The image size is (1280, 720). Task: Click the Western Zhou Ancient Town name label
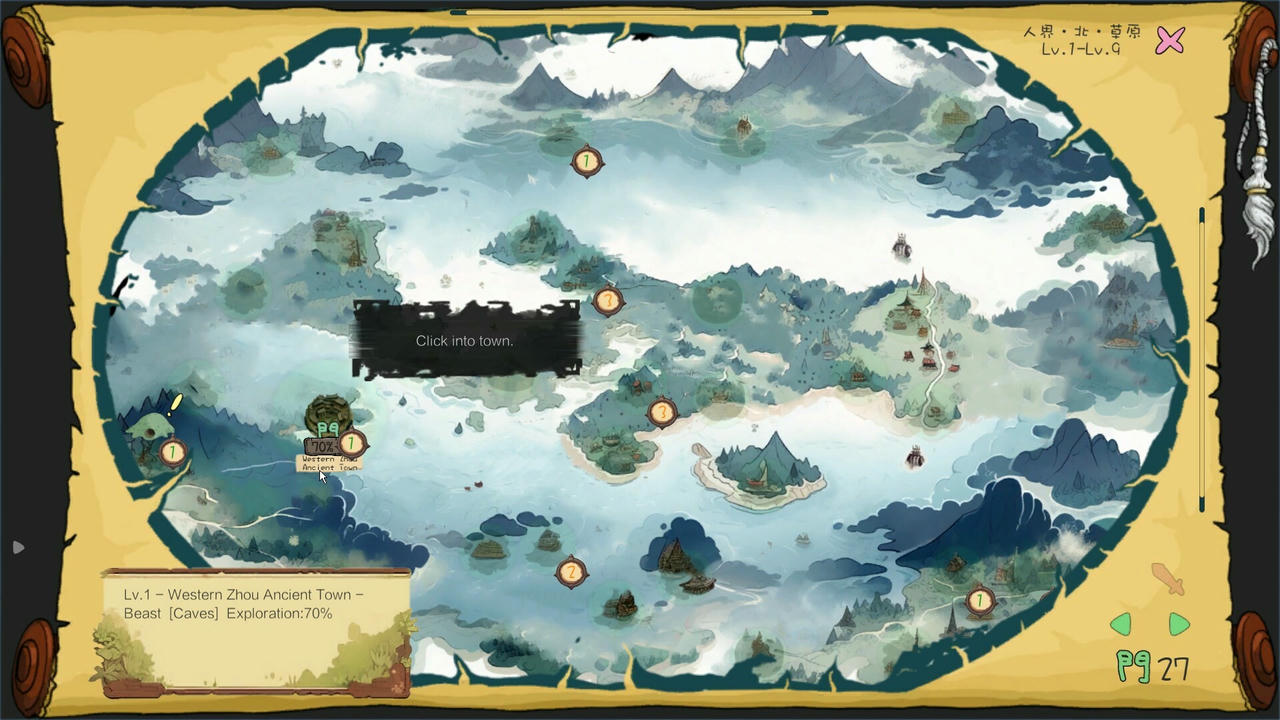[x=331, y=463]
